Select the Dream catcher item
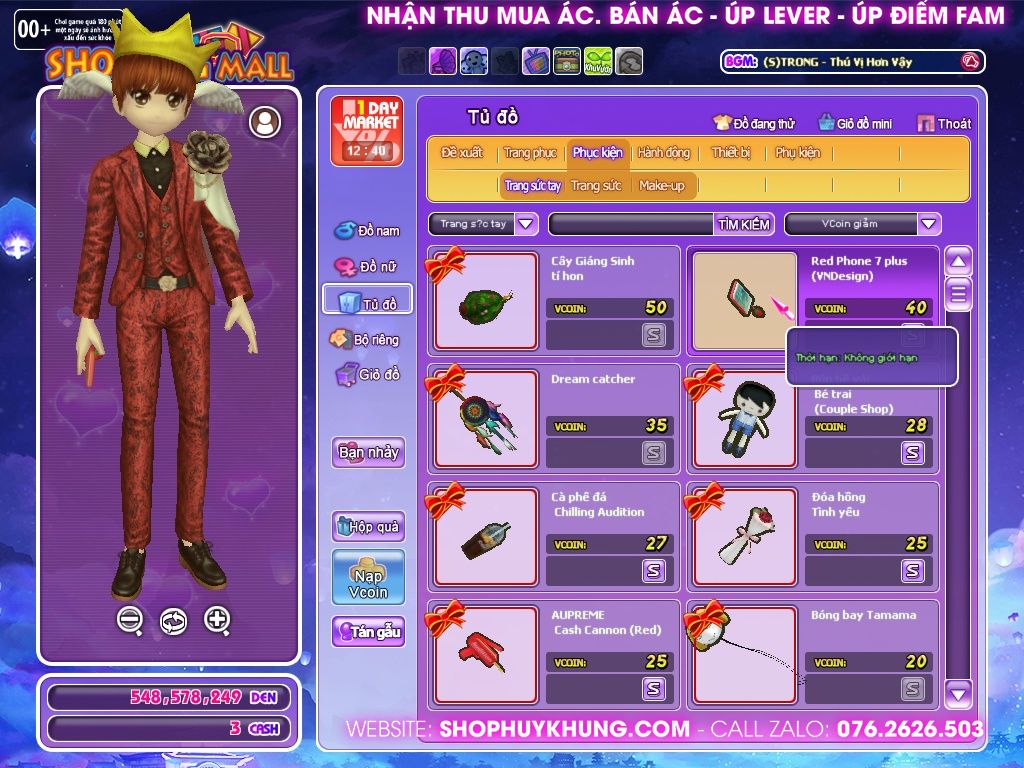The height and width of the screenshot is (768, 1024). tap(486, 420)
